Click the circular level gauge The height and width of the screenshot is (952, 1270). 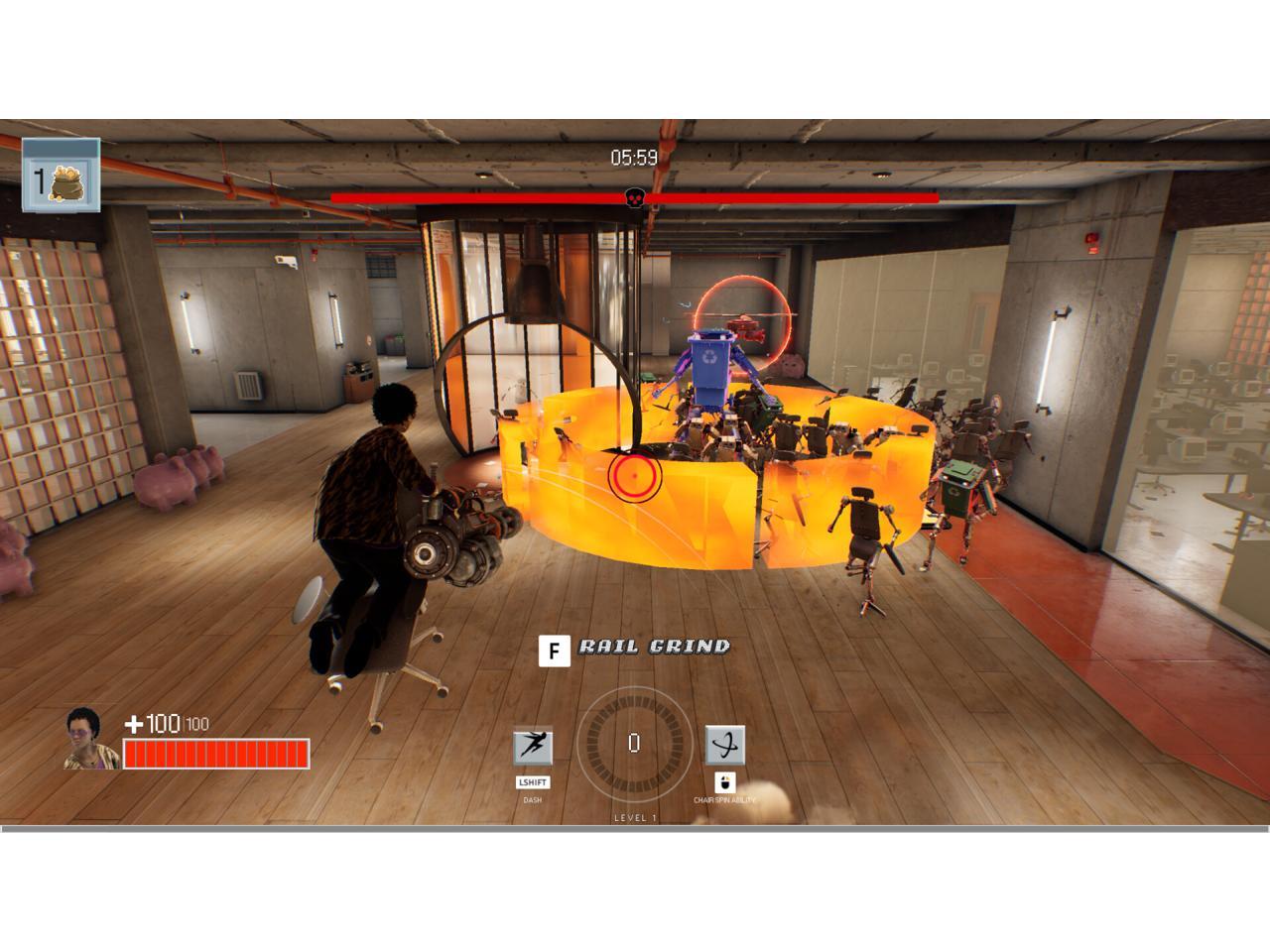point(634,744)
